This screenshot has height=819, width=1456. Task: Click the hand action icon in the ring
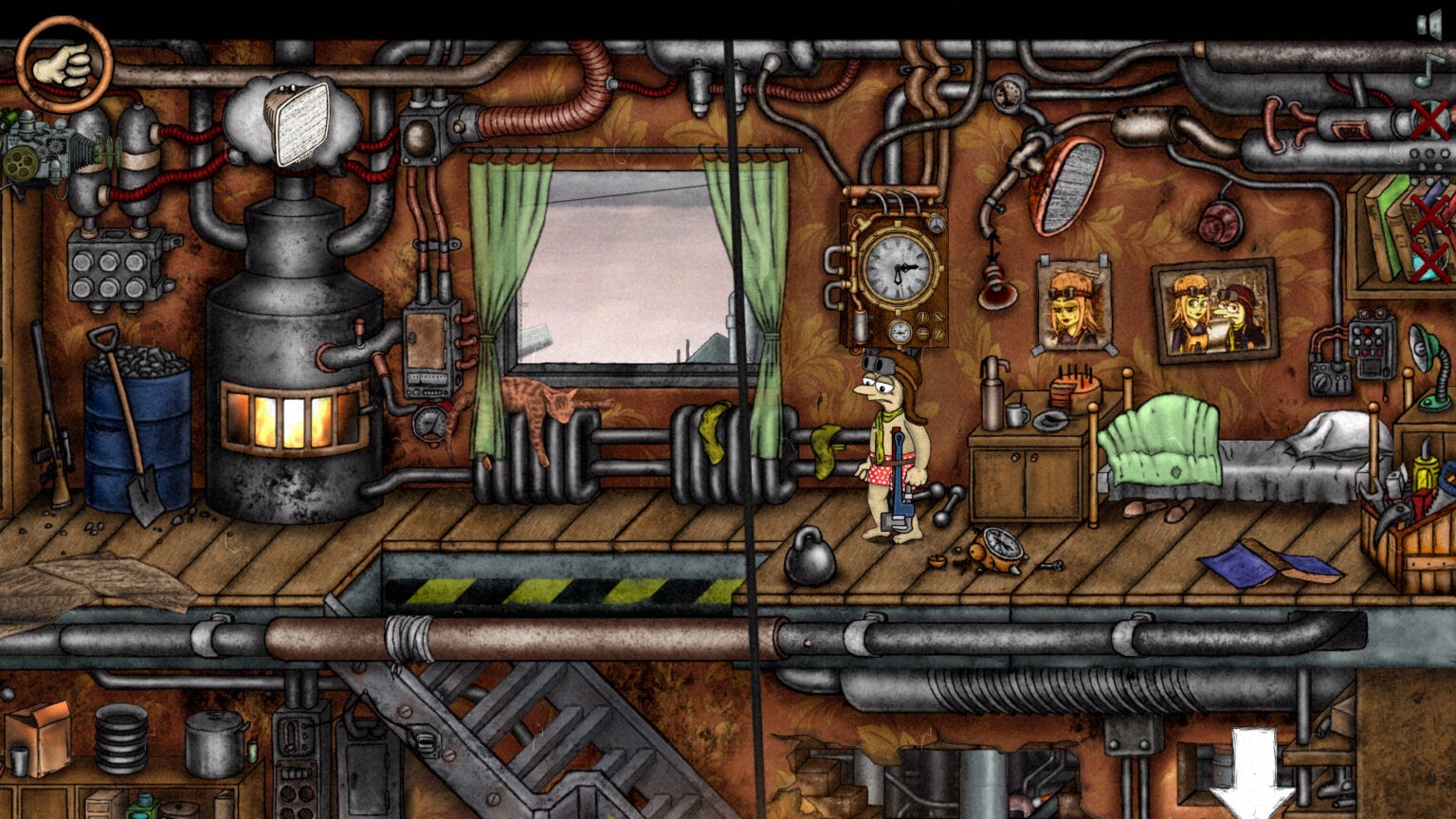(x=64, y=64)
